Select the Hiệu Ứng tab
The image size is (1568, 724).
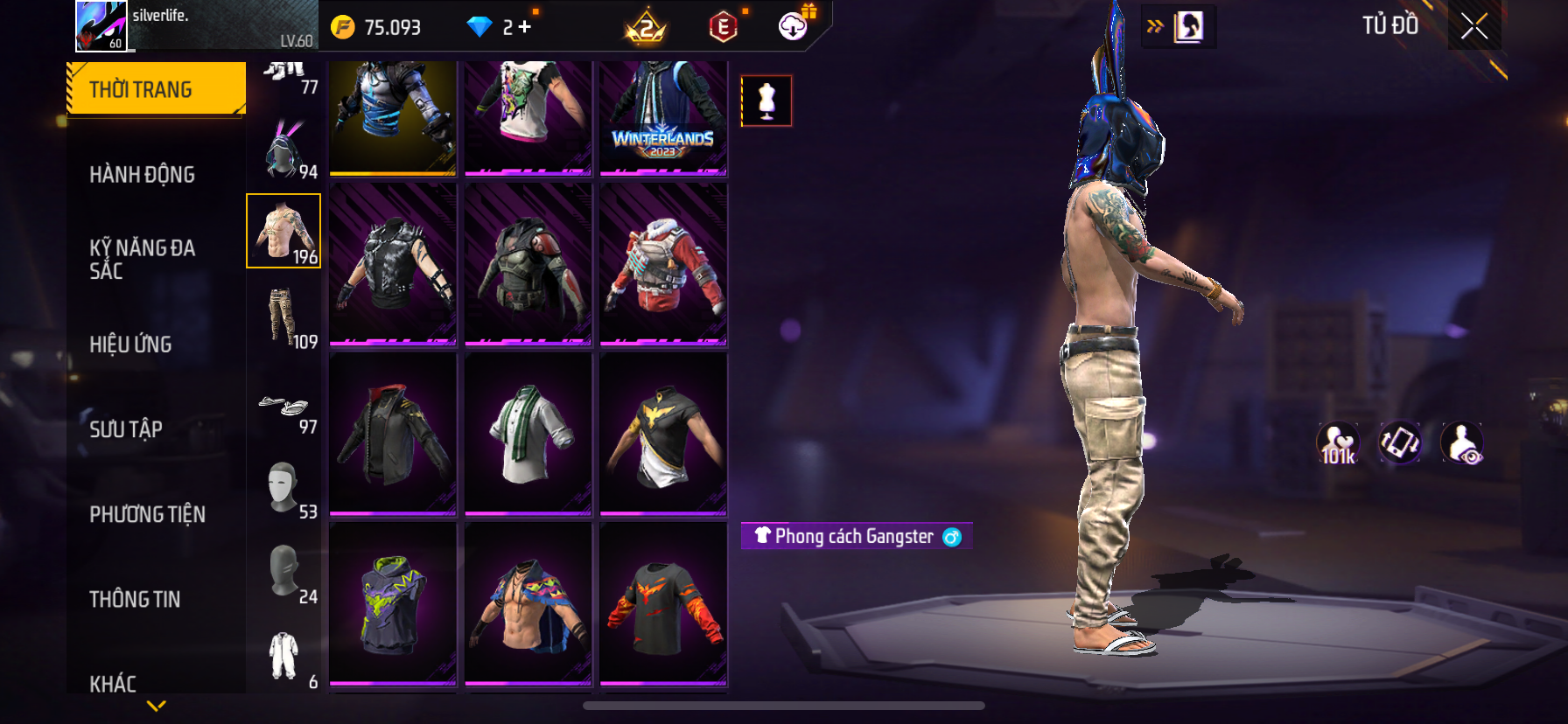pyautogui.click(x=130, y=345)
